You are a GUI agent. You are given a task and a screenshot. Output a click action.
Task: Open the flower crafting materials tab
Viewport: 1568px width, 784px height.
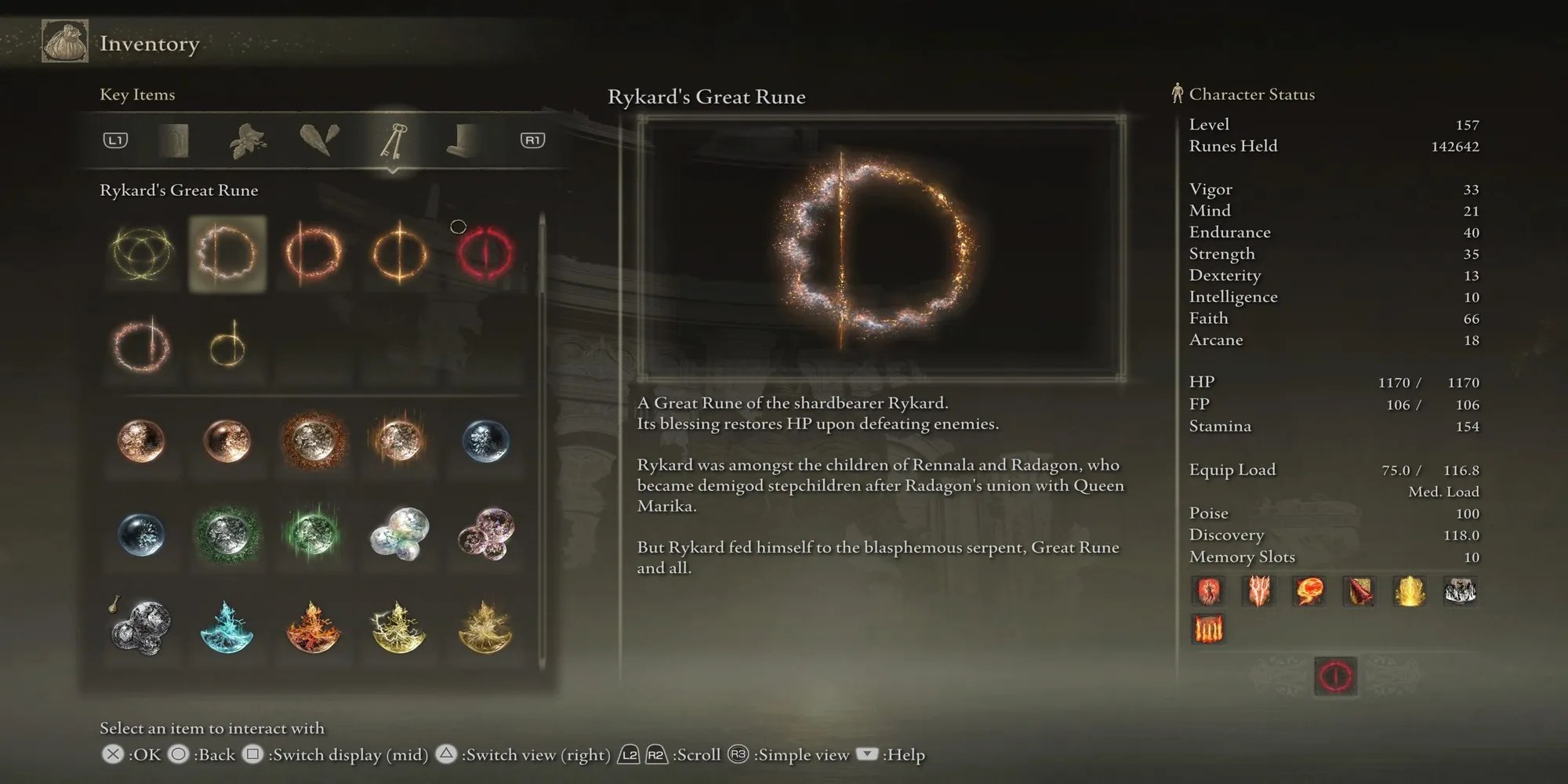[247, 141]
